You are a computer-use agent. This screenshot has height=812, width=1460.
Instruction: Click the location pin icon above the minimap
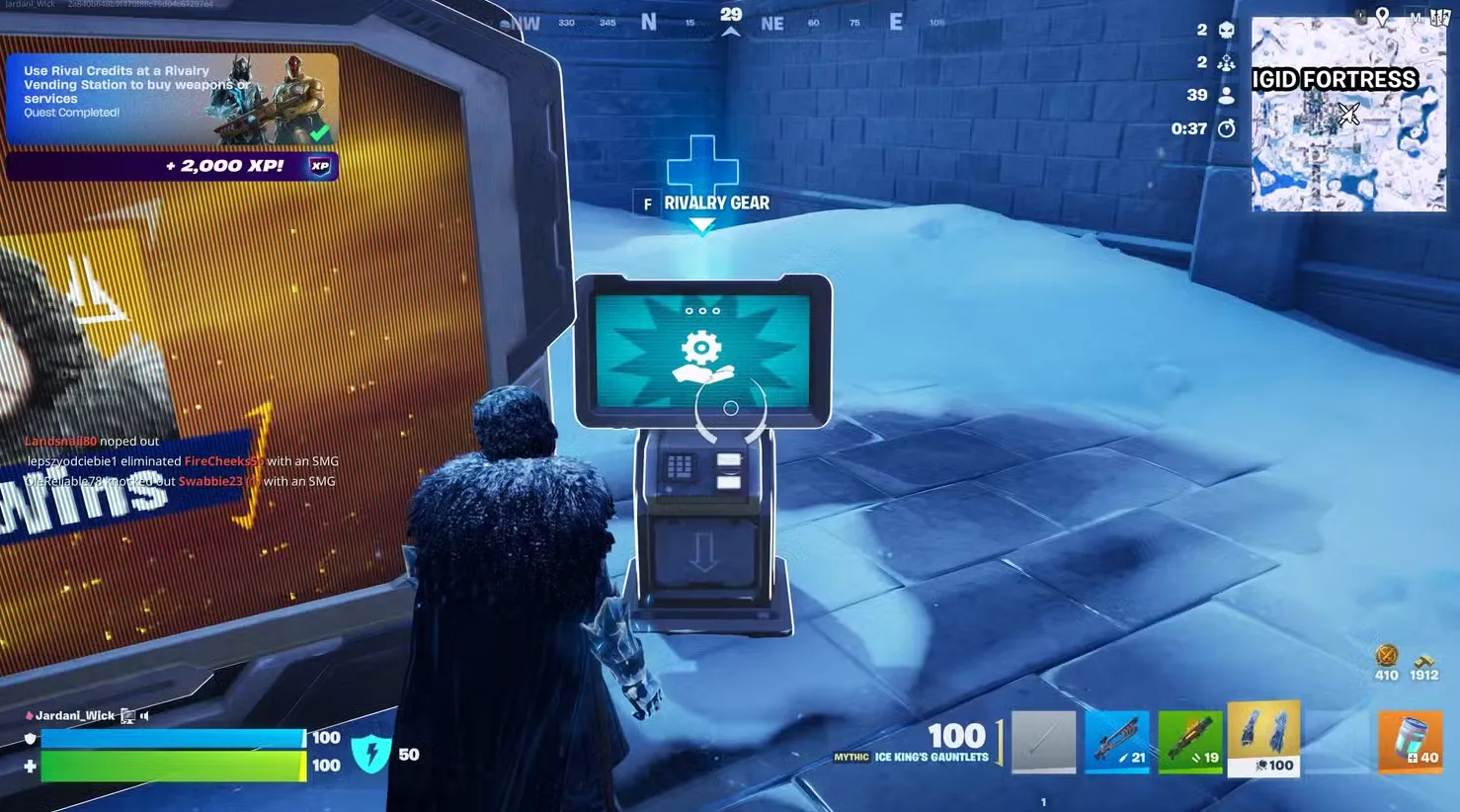[x=1381, y=17]
